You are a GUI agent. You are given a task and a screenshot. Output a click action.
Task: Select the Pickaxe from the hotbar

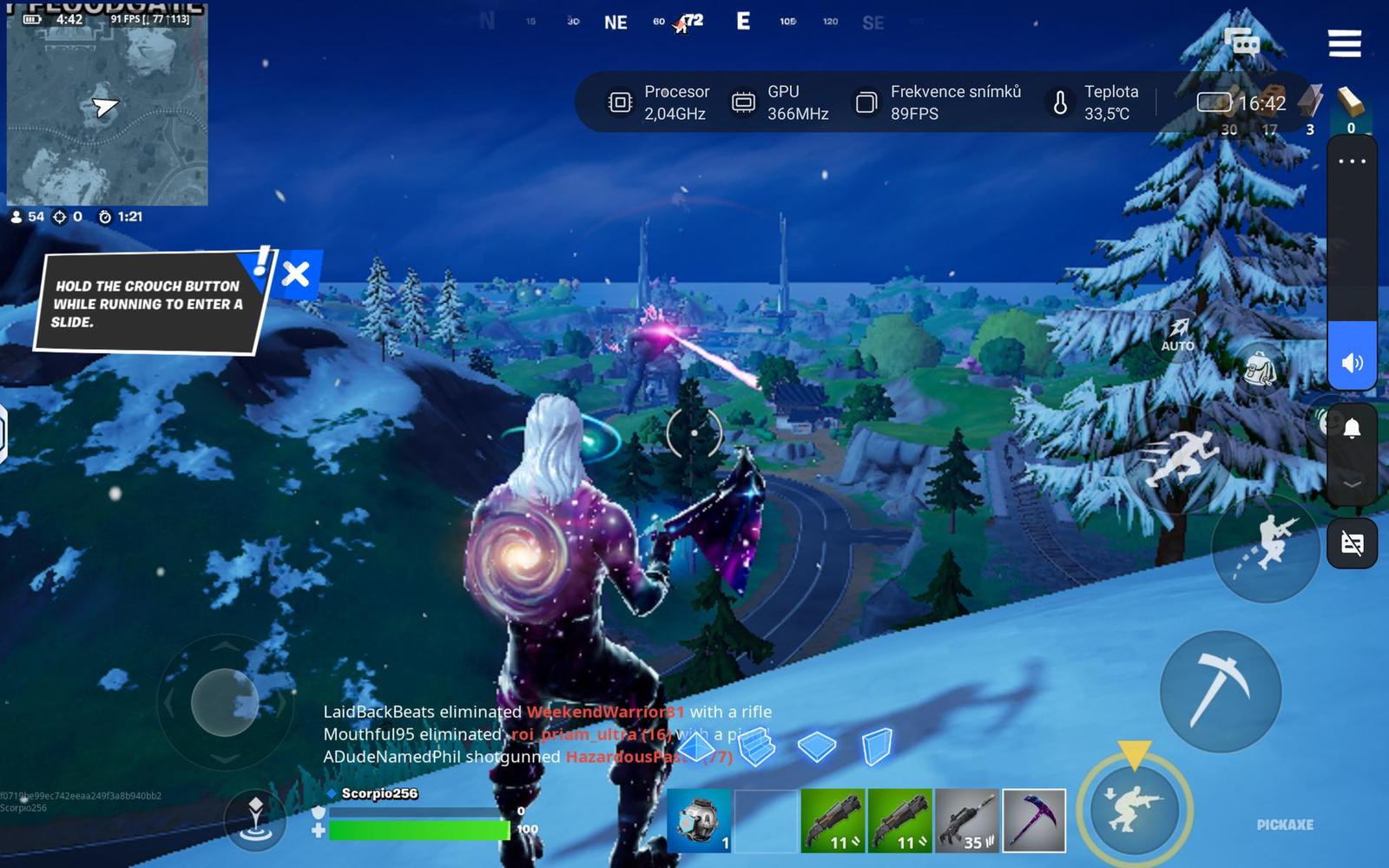click(x=1033, y=820)
